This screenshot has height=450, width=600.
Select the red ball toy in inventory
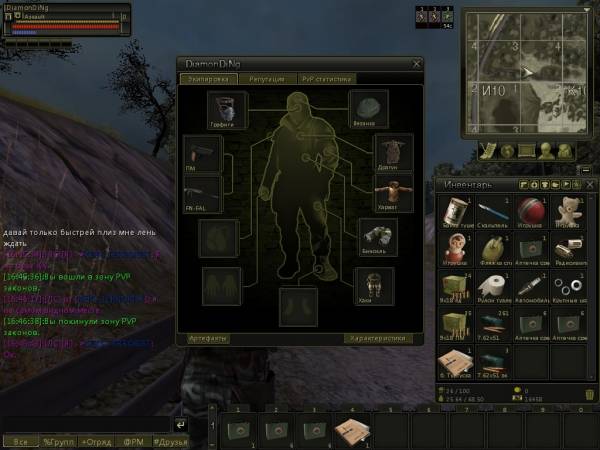530,212
